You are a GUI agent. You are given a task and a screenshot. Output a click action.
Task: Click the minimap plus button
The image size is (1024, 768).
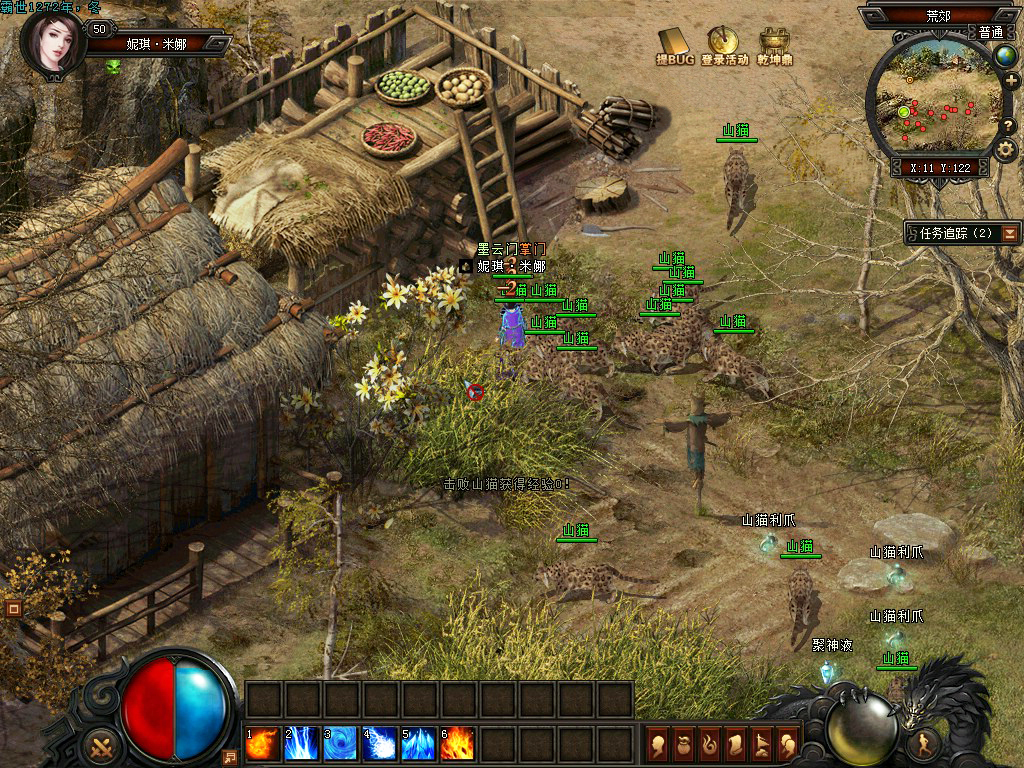pos(1011,81)
